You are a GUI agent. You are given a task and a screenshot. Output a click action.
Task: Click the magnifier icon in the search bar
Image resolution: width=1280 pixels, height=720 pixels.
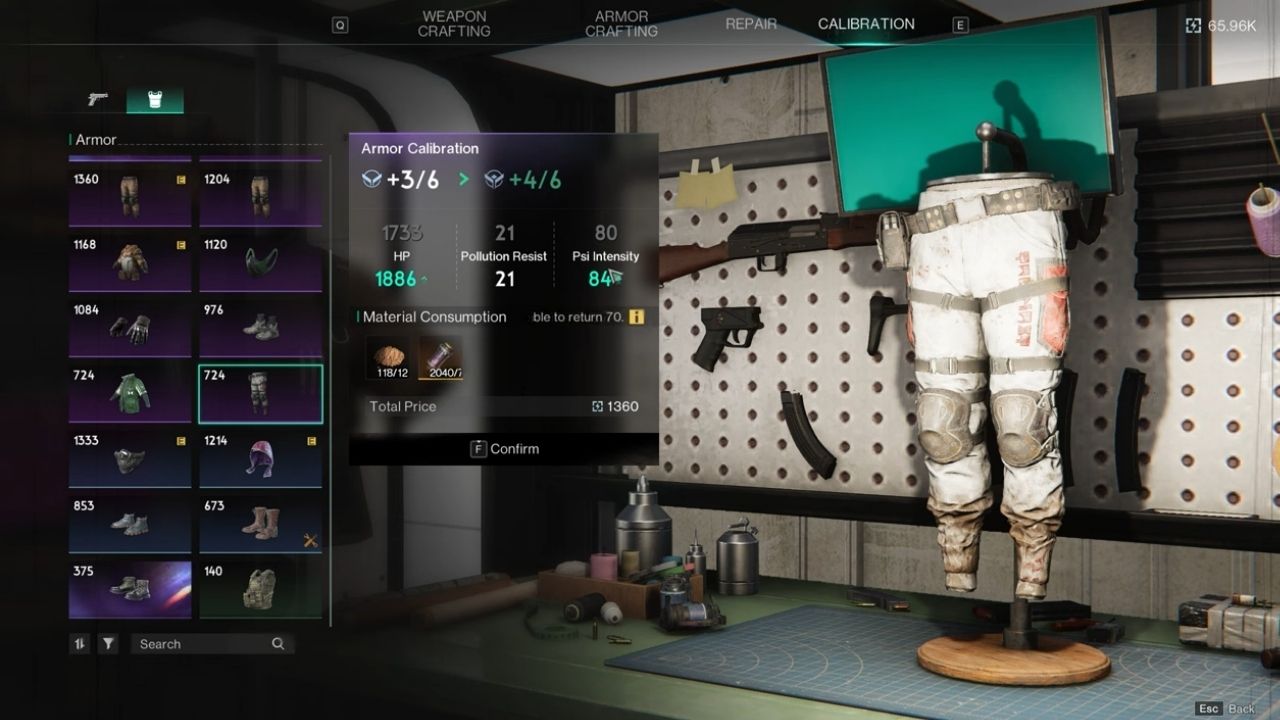coord(277,644)
